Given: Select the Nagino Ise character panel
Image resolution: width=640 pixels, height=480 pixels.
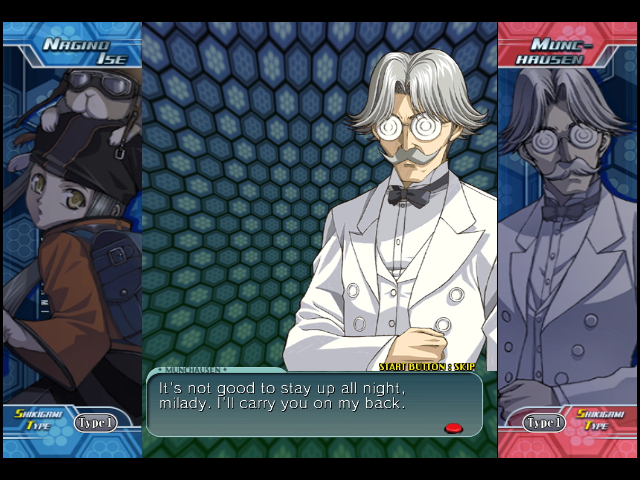Looking at the screenshot, I should 72,230.
